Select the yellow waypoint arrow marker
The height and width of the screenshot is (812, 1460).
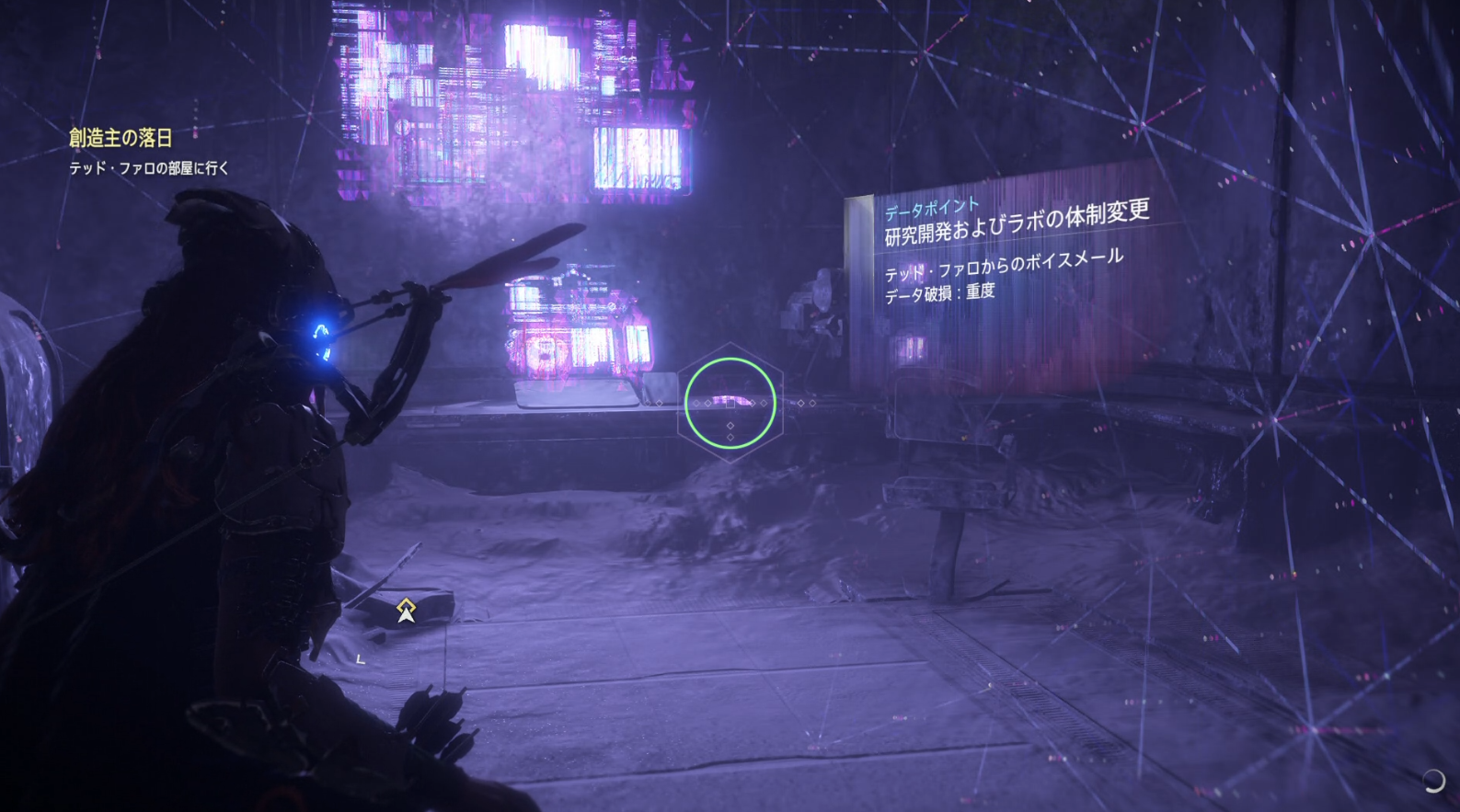[406, 609]
